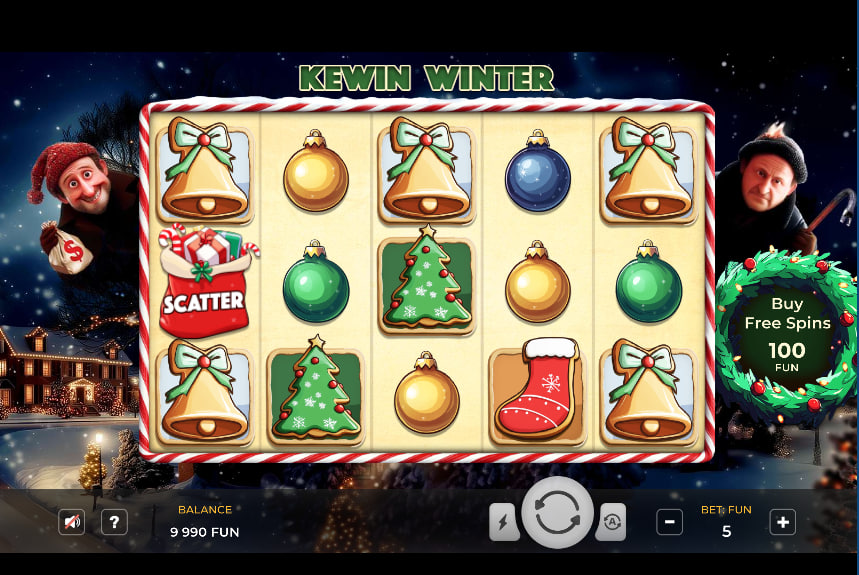Turn on the autoplay button

(x=611, y=521)
